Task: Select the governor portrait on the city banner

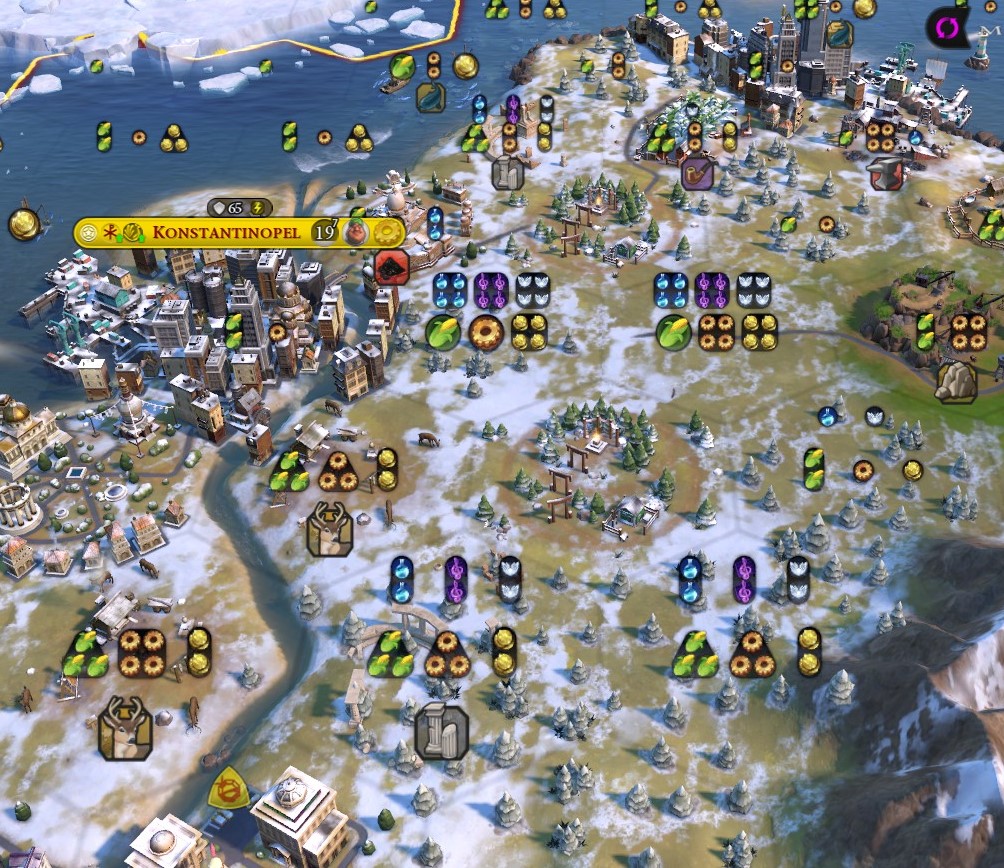Action: click(x=356, y=234)
